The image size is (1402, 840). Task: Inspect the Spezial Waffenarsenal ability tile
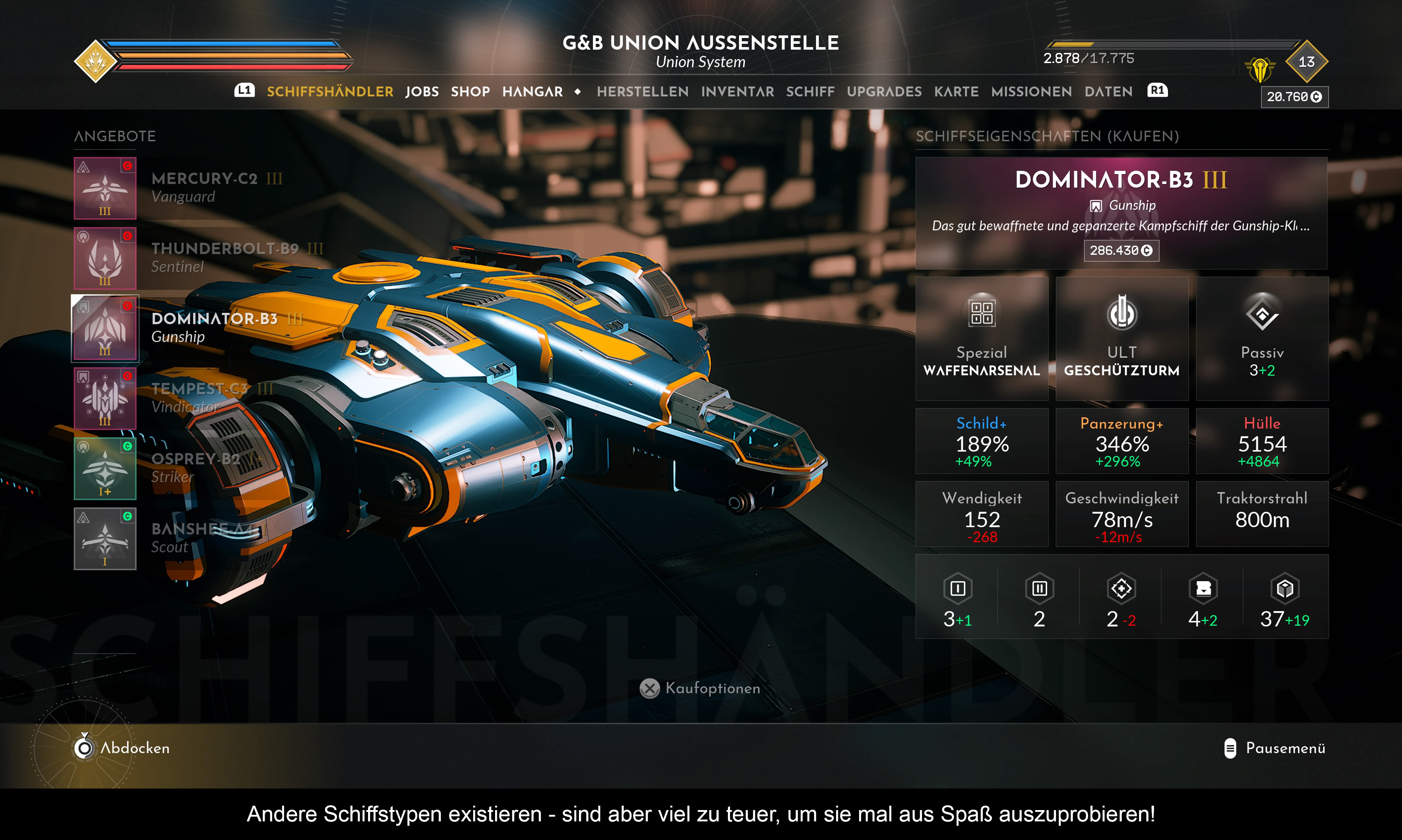tap(981, 338)
